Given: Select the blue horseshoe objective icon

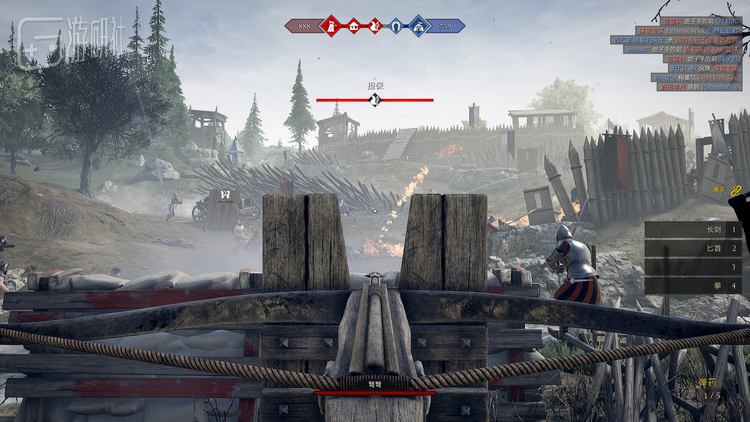Looking at the screenshot, I should coord(396,25).
